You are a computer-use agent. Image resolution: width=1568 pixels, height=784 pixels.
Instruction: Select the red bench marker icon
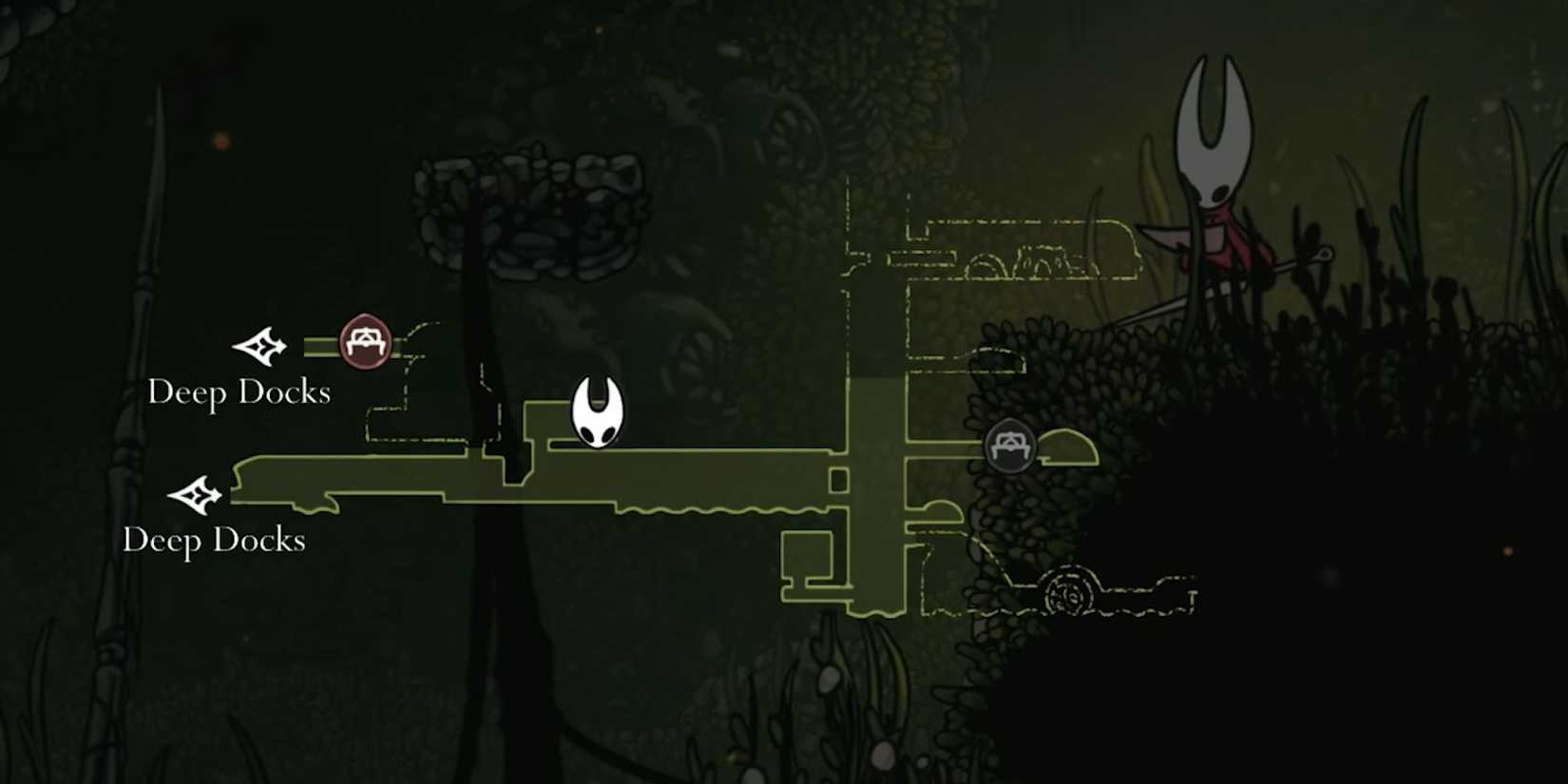(365, 339)
